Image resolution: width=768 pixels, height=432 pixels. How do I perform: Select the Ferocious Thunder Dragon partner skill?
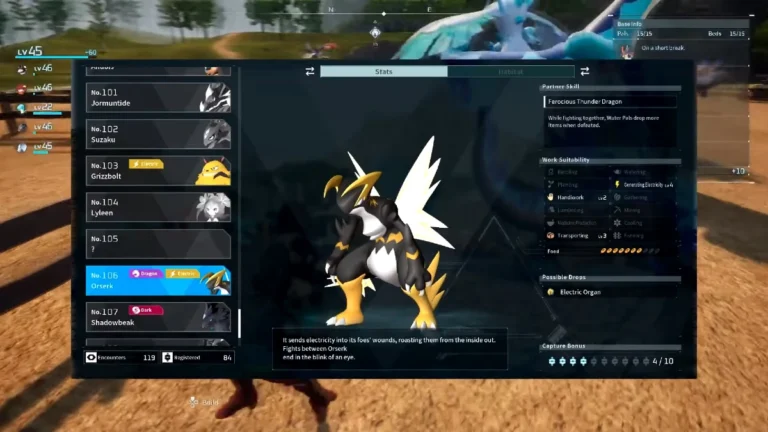[x=611, y=101]
